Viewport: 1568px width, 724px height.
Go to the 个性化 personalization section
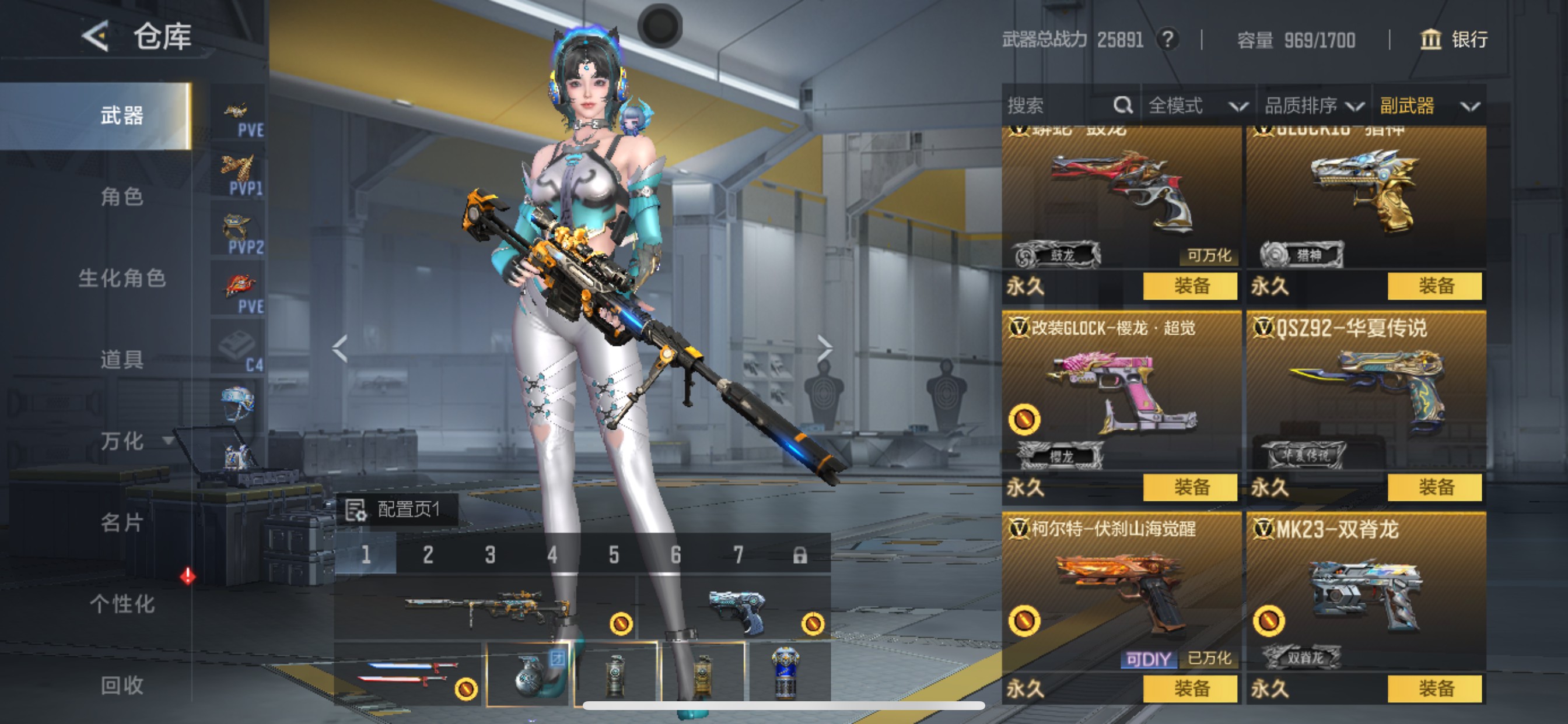[122, 603]
